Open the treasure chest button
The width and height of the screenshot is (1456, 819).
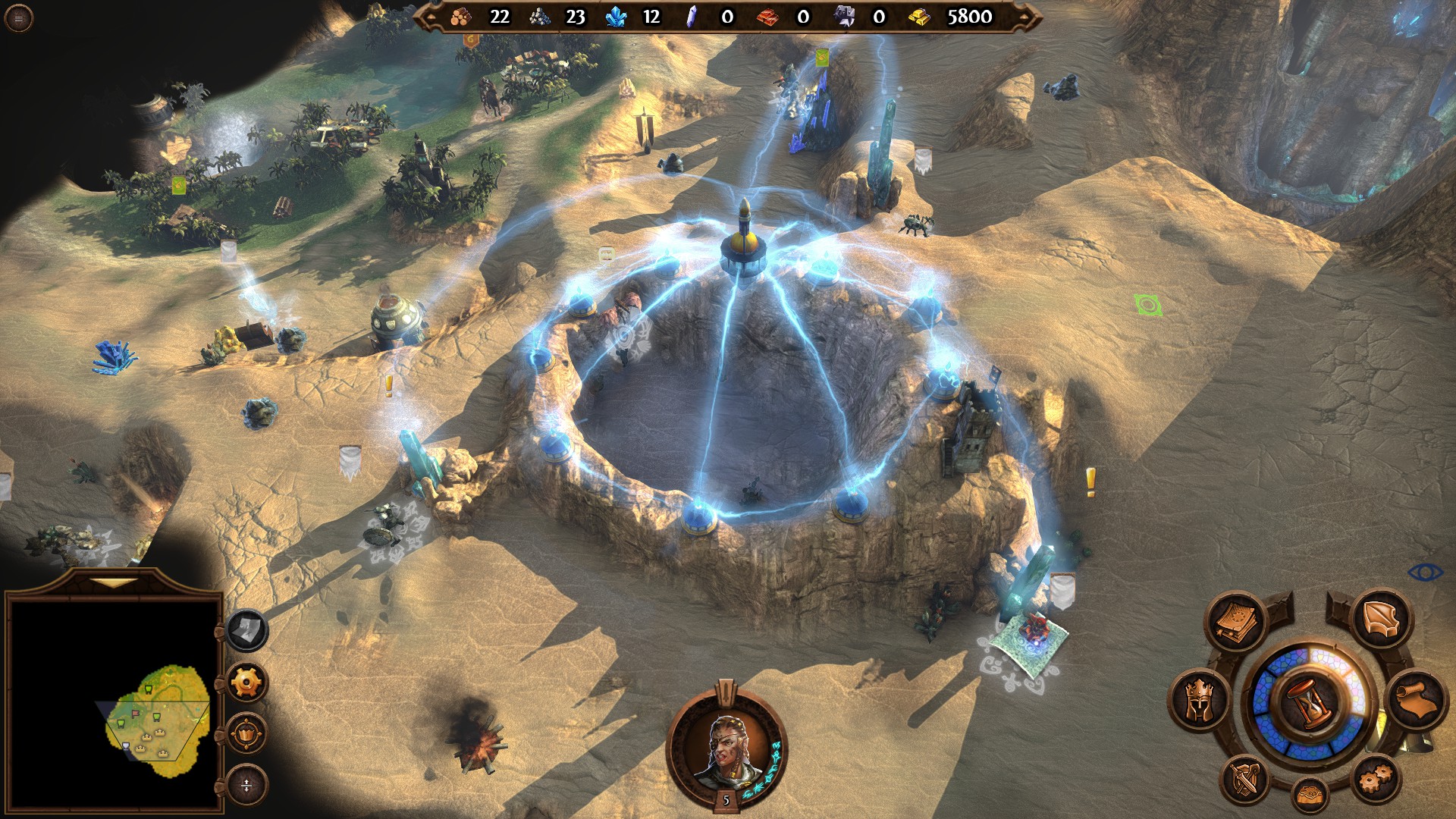(x=1310, y=795)
